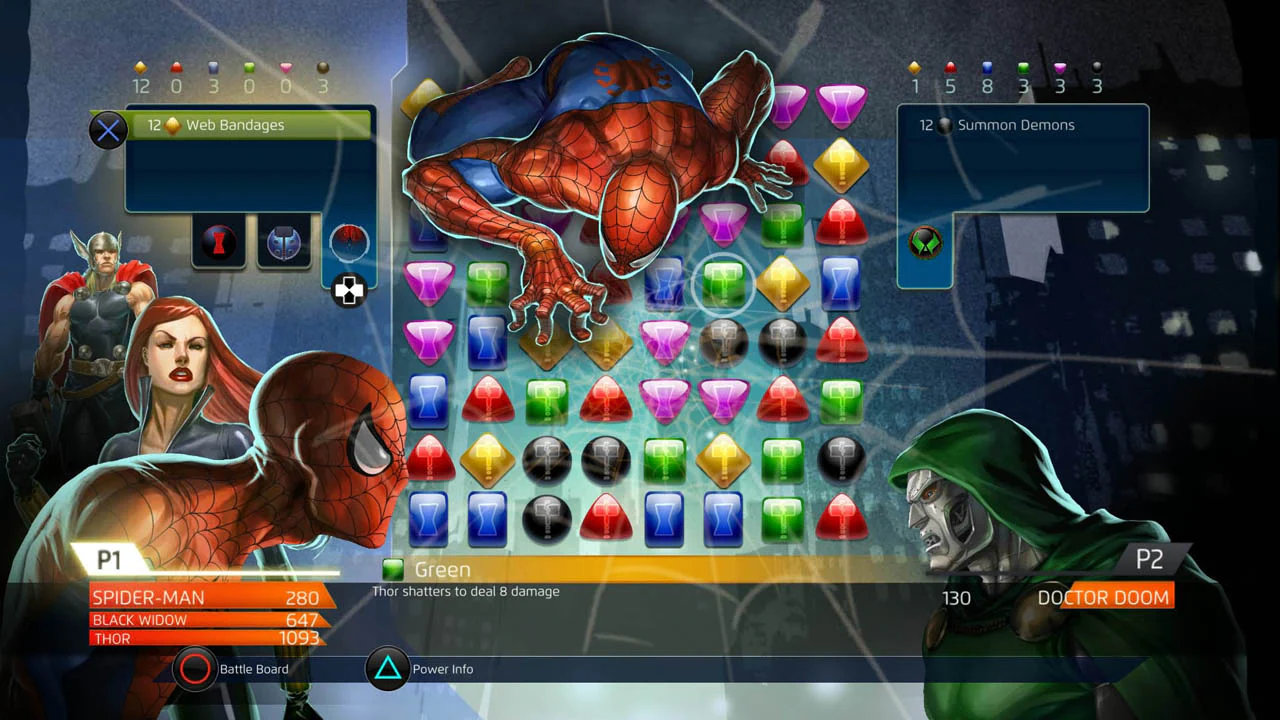Open the Web Bandages ability banner

(248, 125)
